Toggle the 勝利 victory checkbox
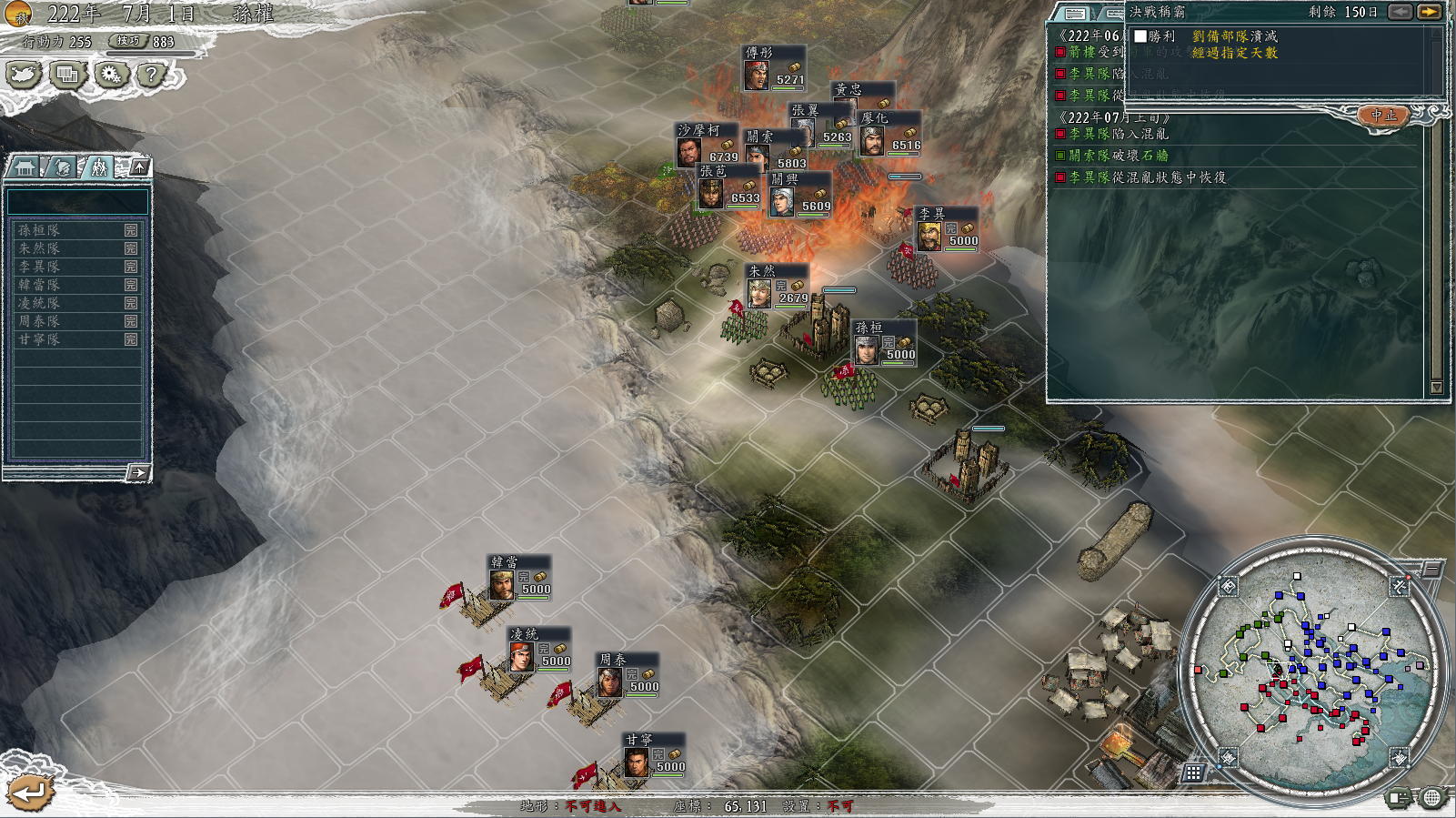This screenshot has width=1456, height=818. point(1140,36)
